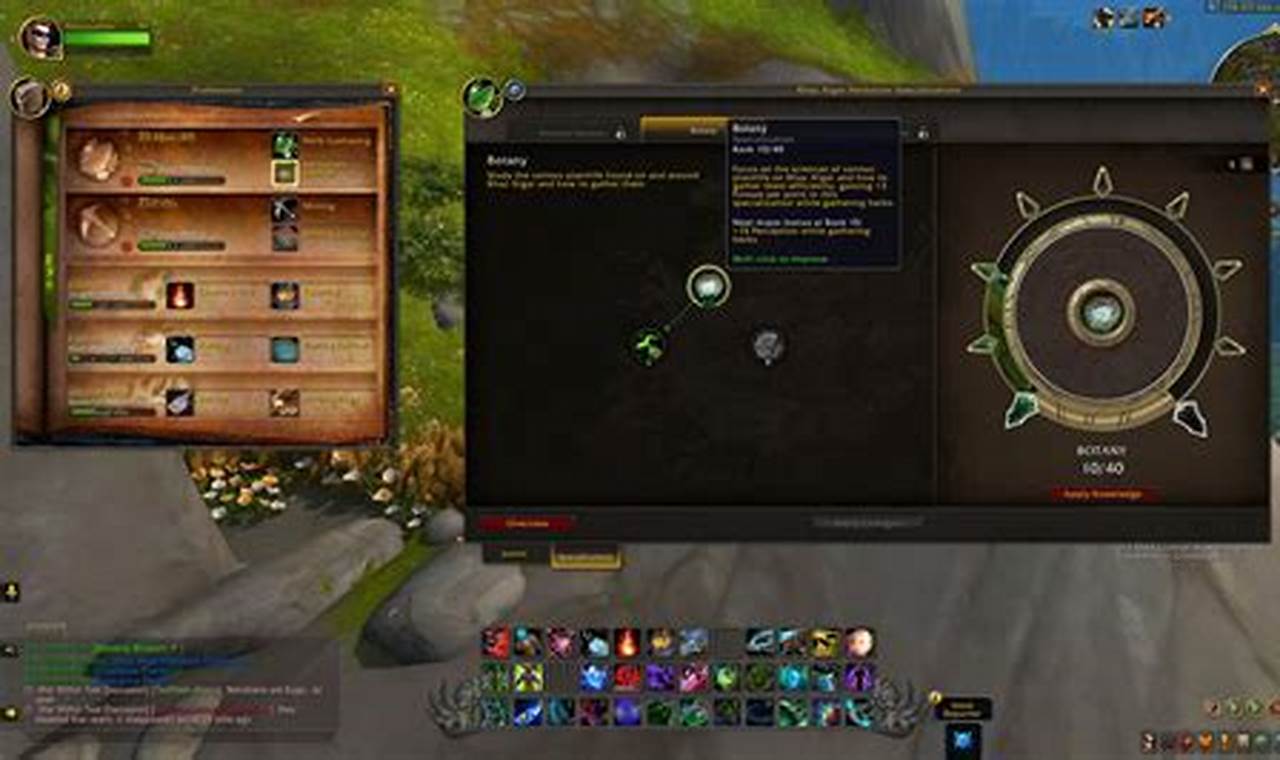
Task: Select the green leaf specialization node
Action: (x=649, y=346)
